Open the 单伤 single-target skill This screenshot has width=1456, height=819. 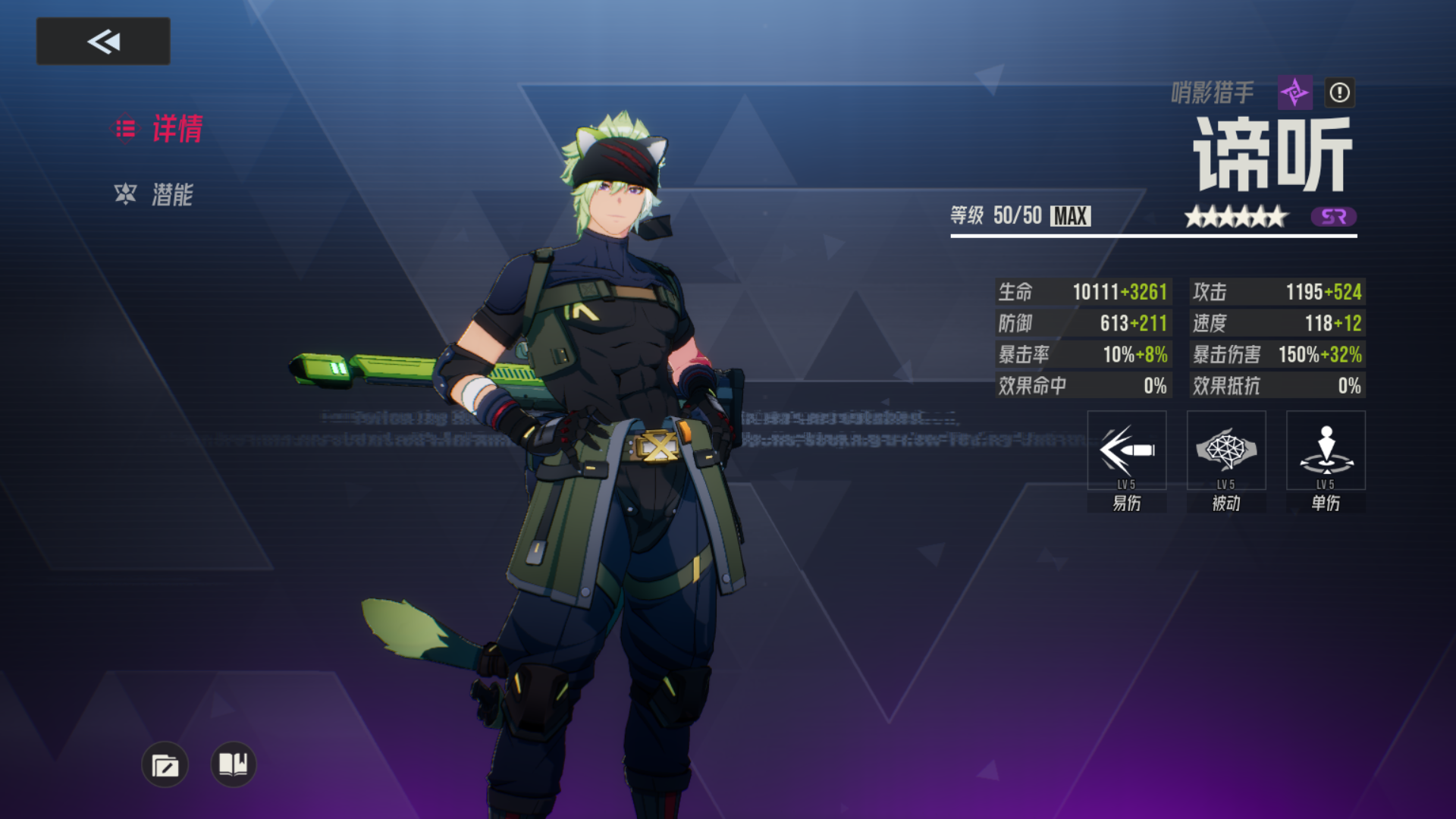pyautogui.click(x=1325, y=451)
